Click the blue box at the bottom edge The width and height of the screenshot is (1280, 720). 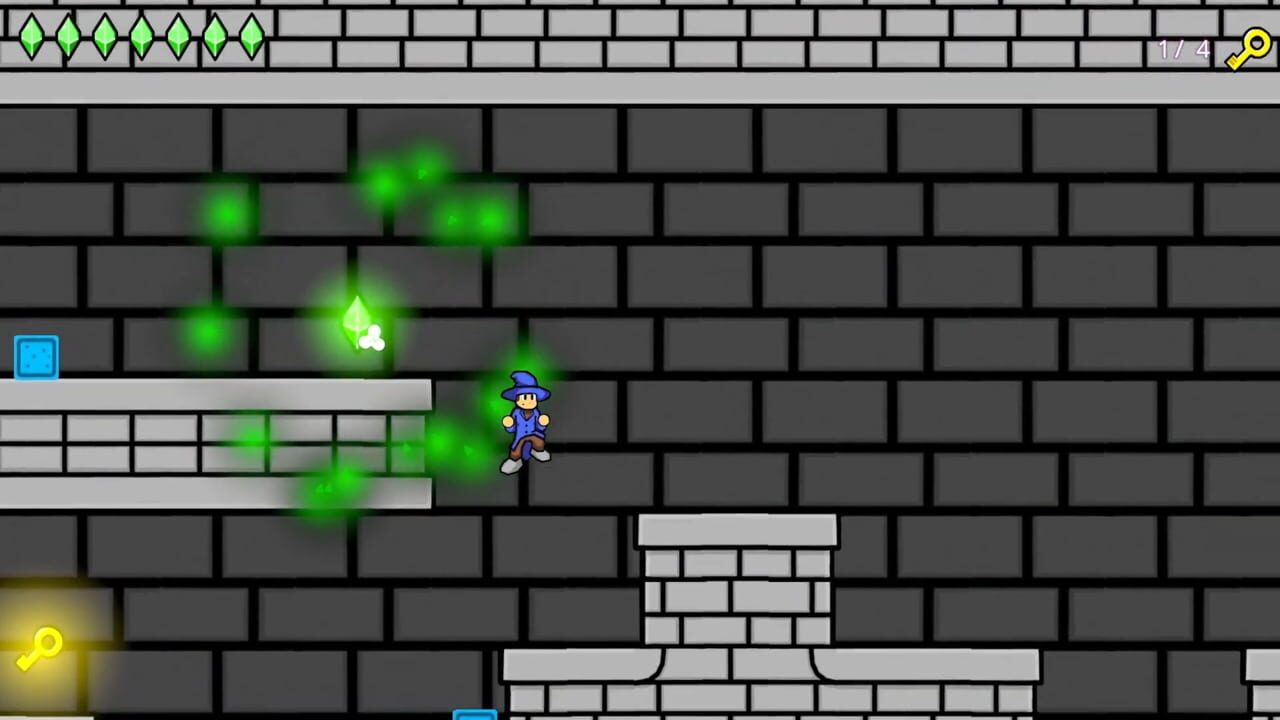point(475,713)
